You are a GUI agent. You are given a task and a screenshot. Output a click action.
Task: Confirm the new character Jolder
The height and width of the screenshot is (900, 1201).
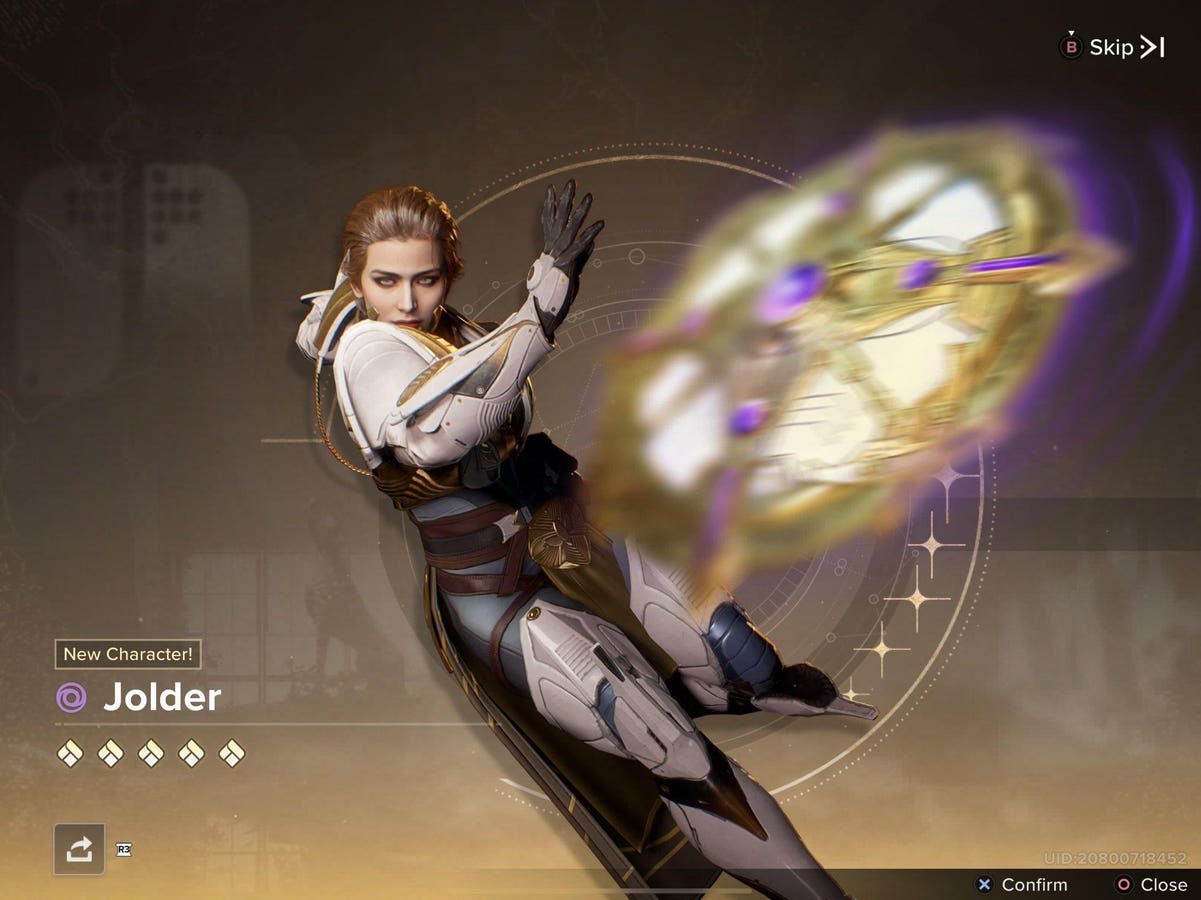(1022, 884)
